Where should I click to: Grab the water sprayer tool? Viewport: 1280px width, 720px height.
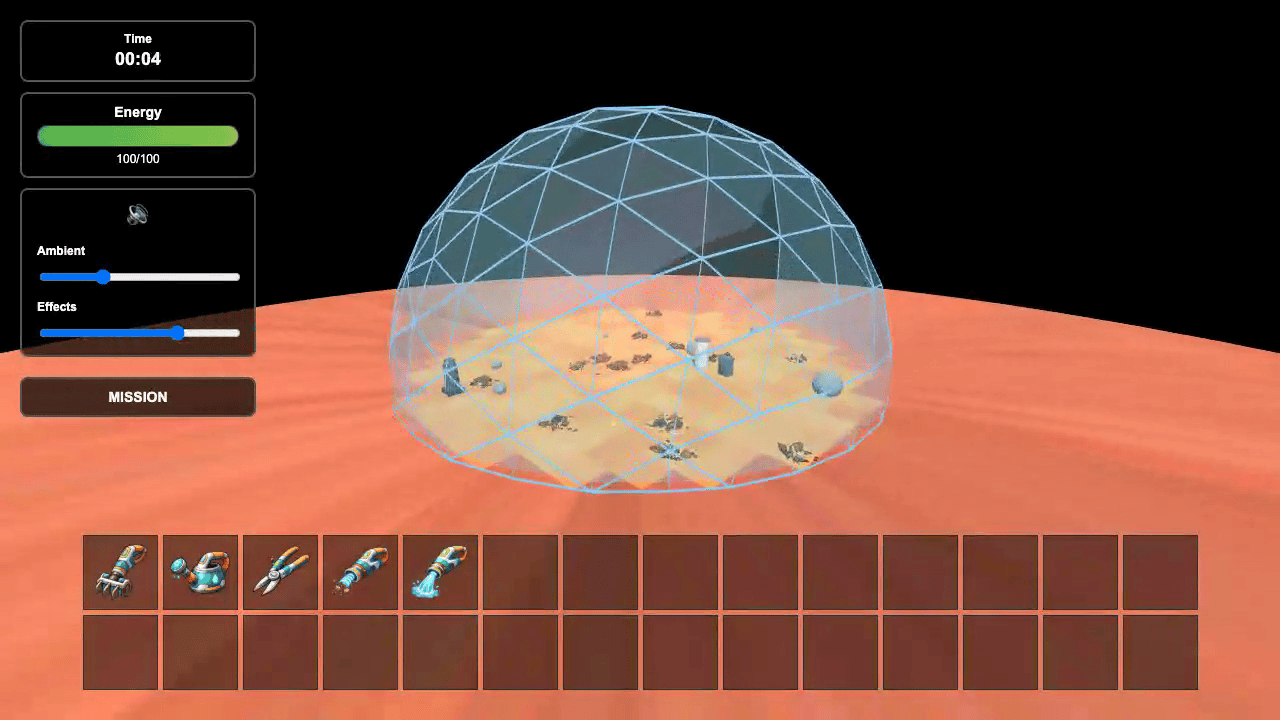point(440,572)
